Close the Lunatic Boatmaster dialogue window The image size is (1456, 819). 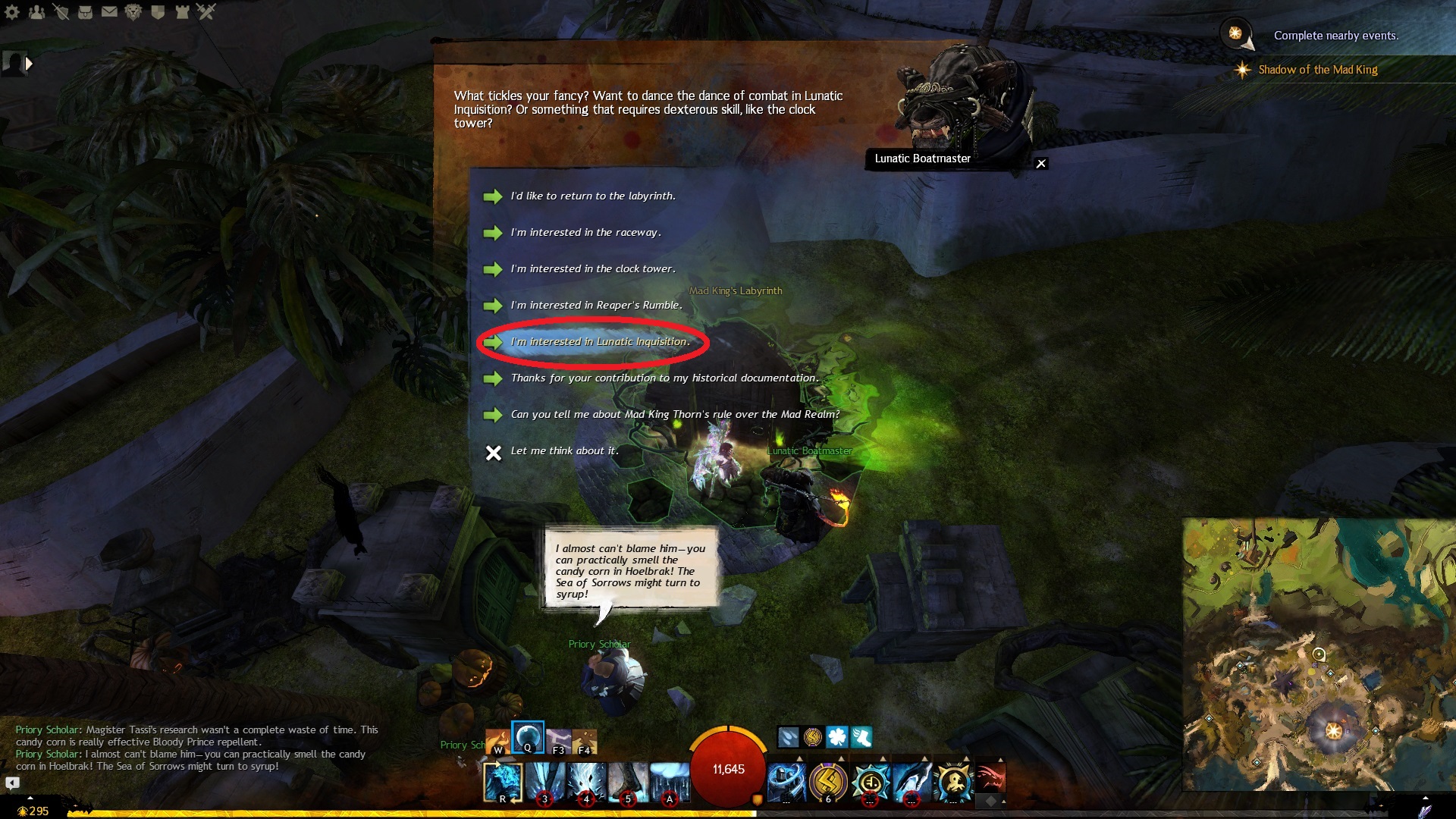1041,164
